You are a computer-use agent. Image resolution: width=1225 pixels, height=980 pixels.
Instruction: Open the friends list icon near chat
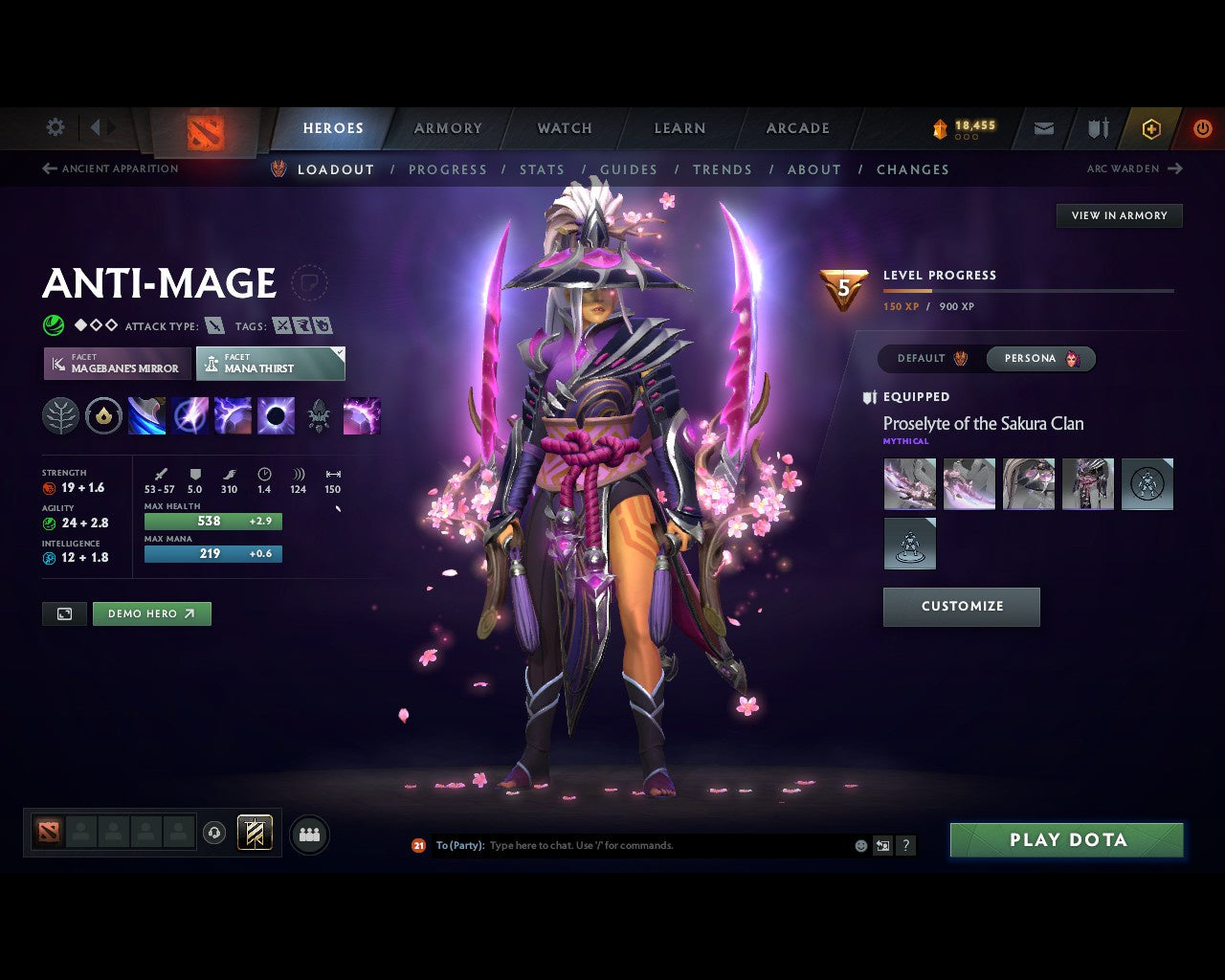[309, 833]
